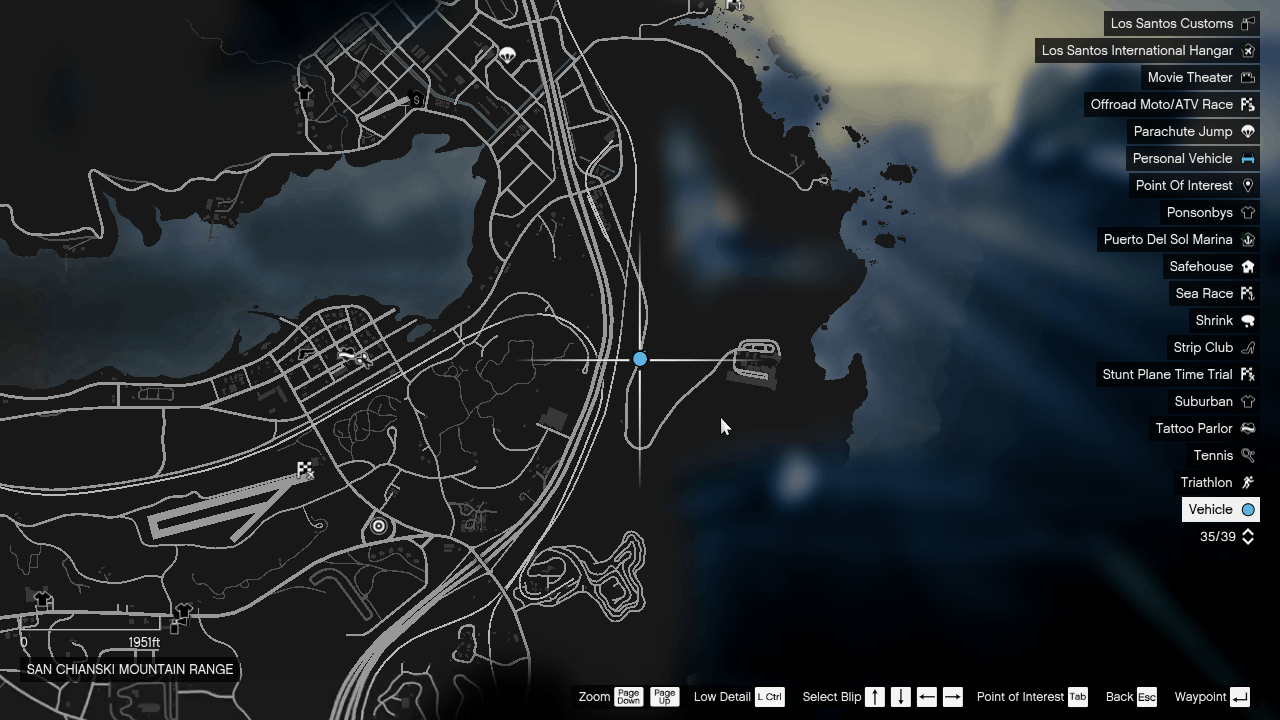Pick Safehouse in the map legend

1200,266
